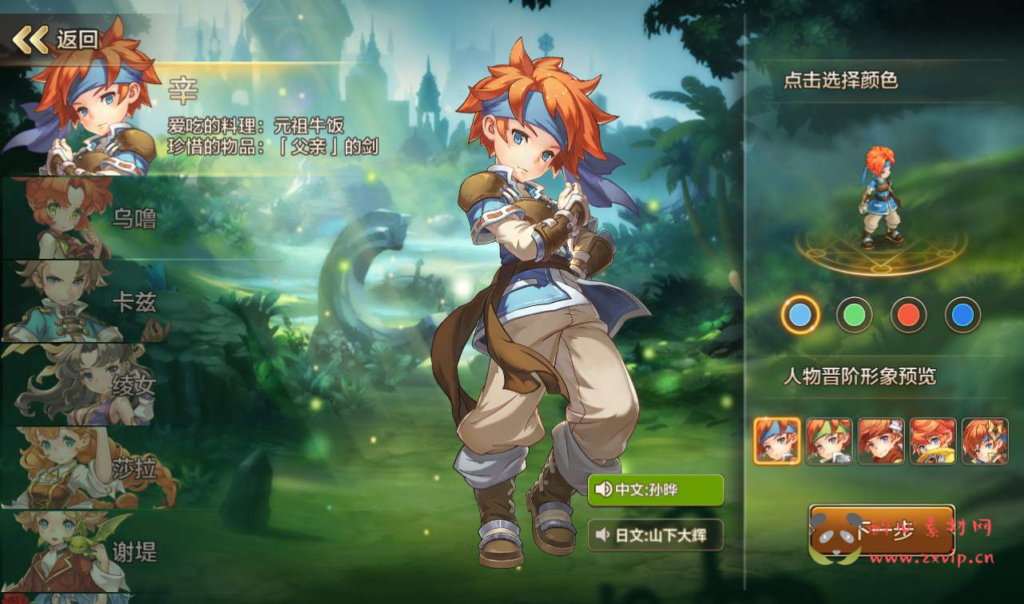This screenshot has width=1024, height=604.
Task: Preview the gold-crowned final-stage portrait
Action: point(985,441)
